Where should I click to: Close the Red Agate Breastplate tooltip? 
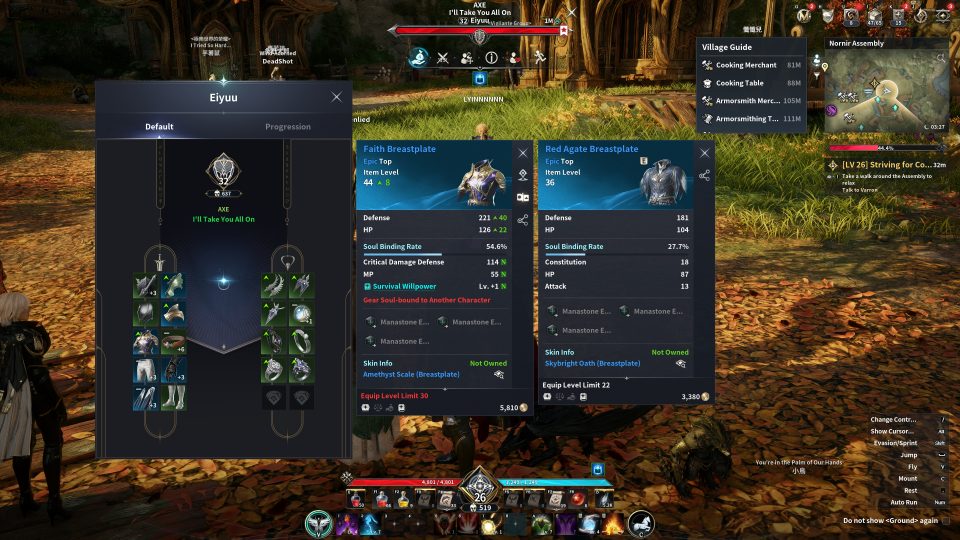[x=705, y=153]
